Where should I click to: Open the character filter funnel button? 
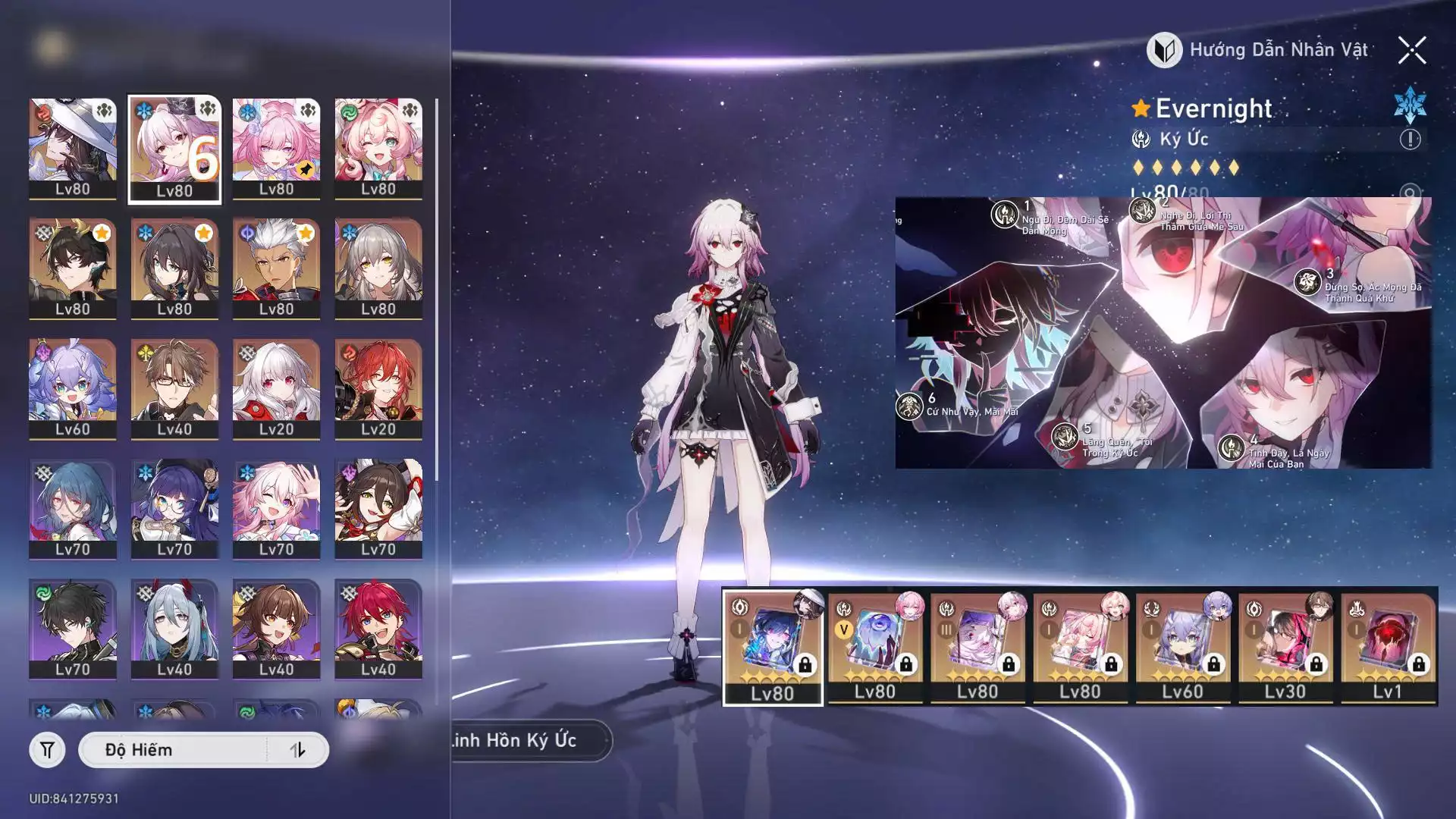(47, 750)
